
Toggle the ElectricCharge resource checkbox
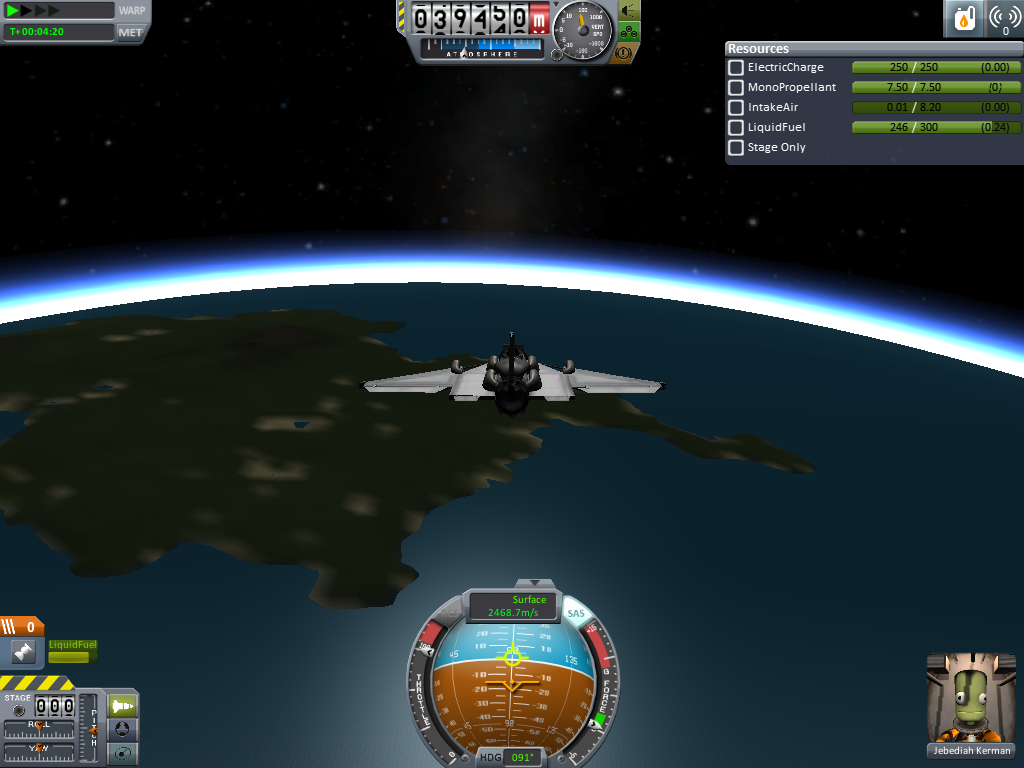pyautogui.click(x=736, y=67)
